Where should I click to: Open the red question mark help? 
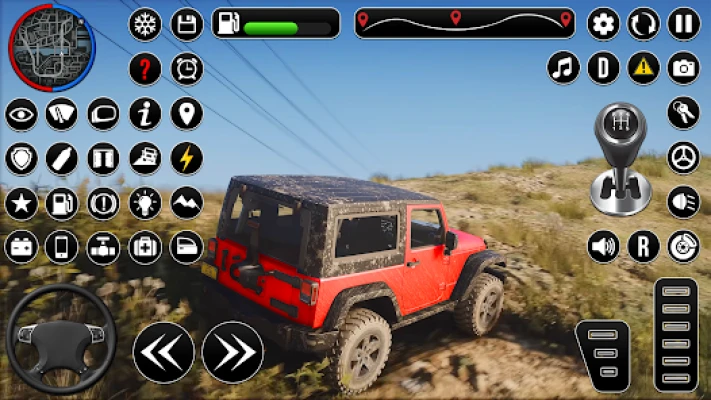145,69
